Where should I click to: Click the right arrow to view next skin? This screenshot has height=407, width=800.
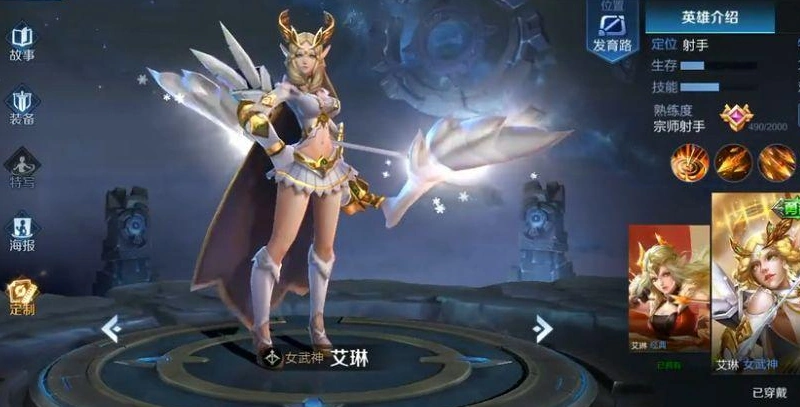pyautogui.click(x=542, y=327)
